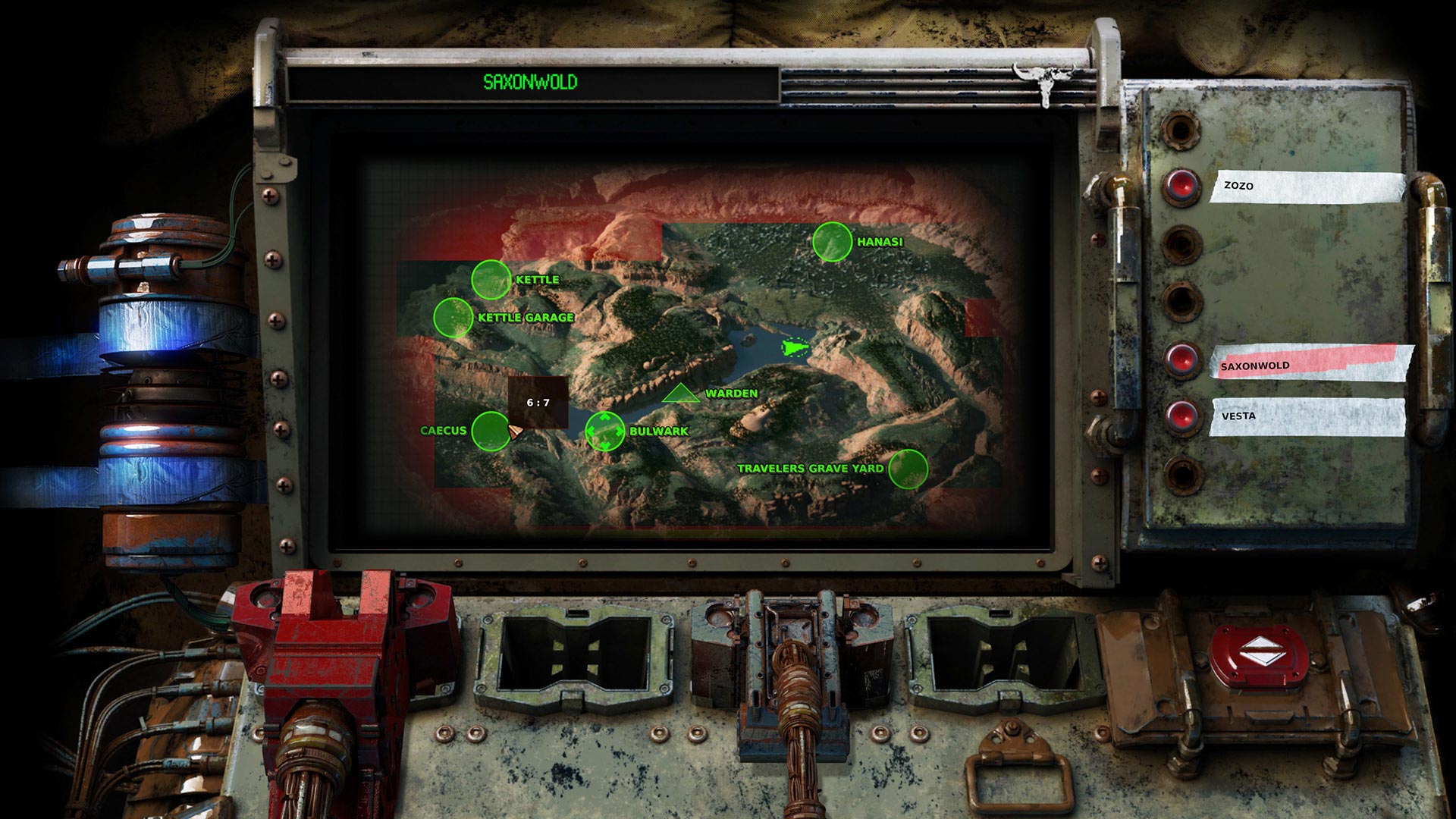The height and width of the screenshot is (819, 1456).
Task: Click the second unlabeled red button
Action: tap(1180, 244)
